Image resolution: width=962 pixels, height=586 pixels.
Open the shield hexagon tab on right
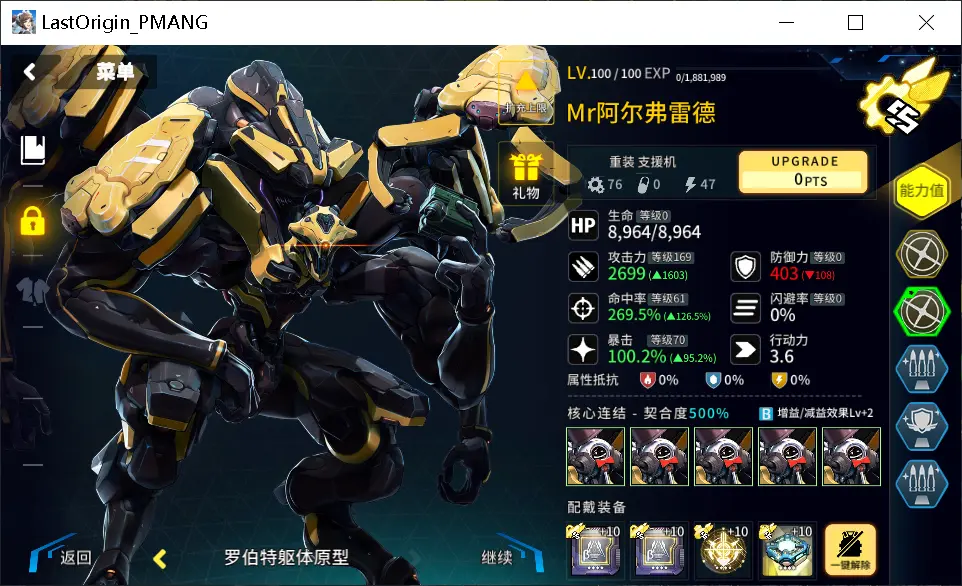pos(920,426)
